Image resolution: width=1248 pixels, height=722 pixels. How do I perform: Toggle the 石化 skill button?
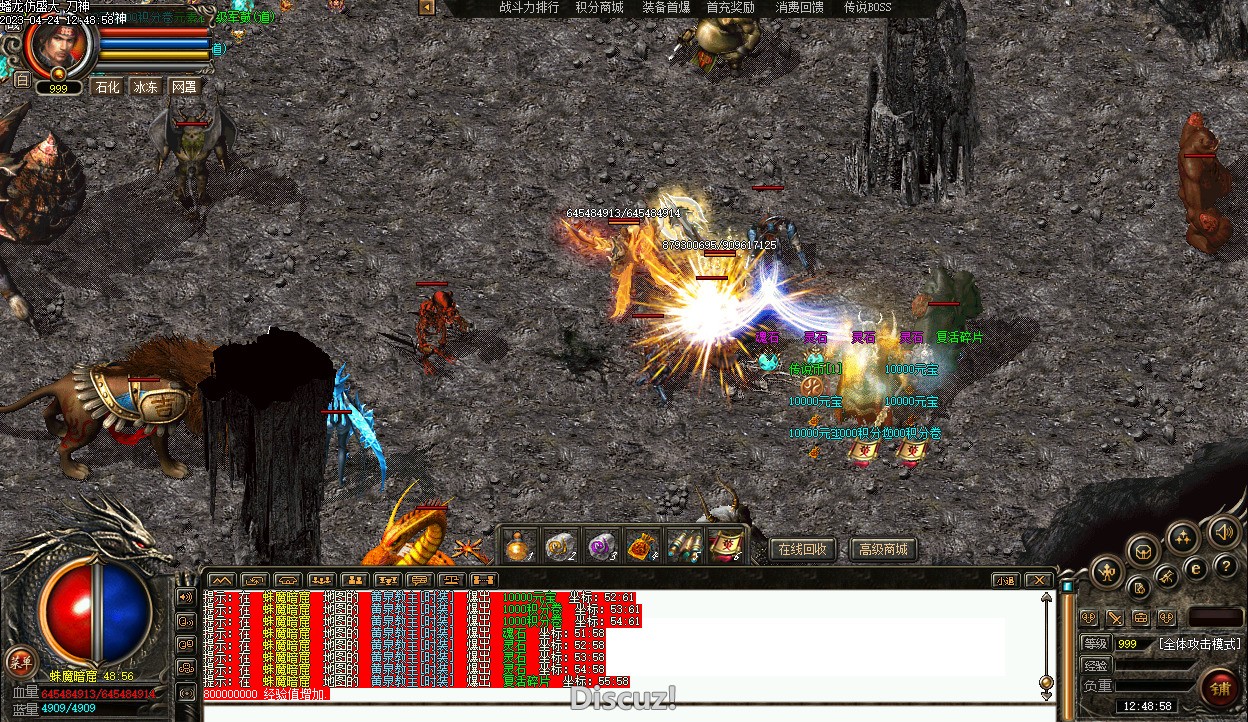pyautogui.click(x=106, y=87)
